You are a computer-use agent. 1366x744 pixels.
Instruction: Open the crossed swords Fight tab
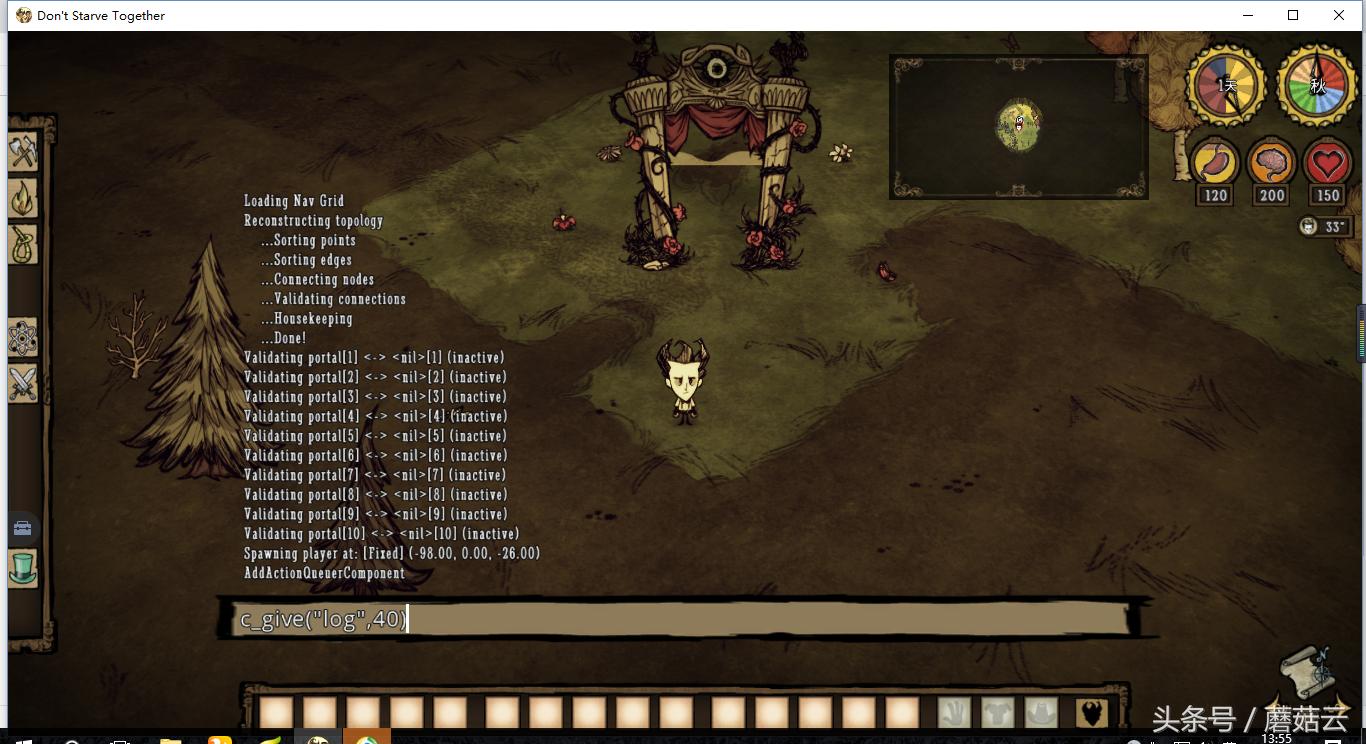[x=23, y=383]
